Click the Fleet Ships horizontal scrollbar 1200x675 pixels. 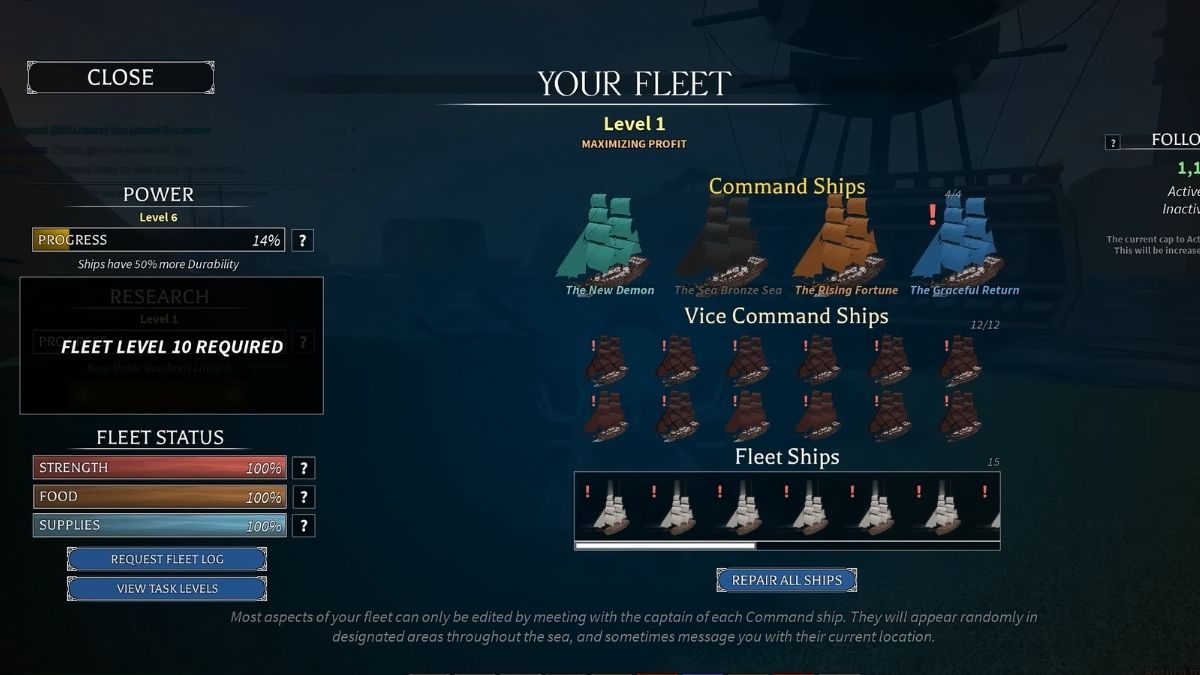point(665,546)
